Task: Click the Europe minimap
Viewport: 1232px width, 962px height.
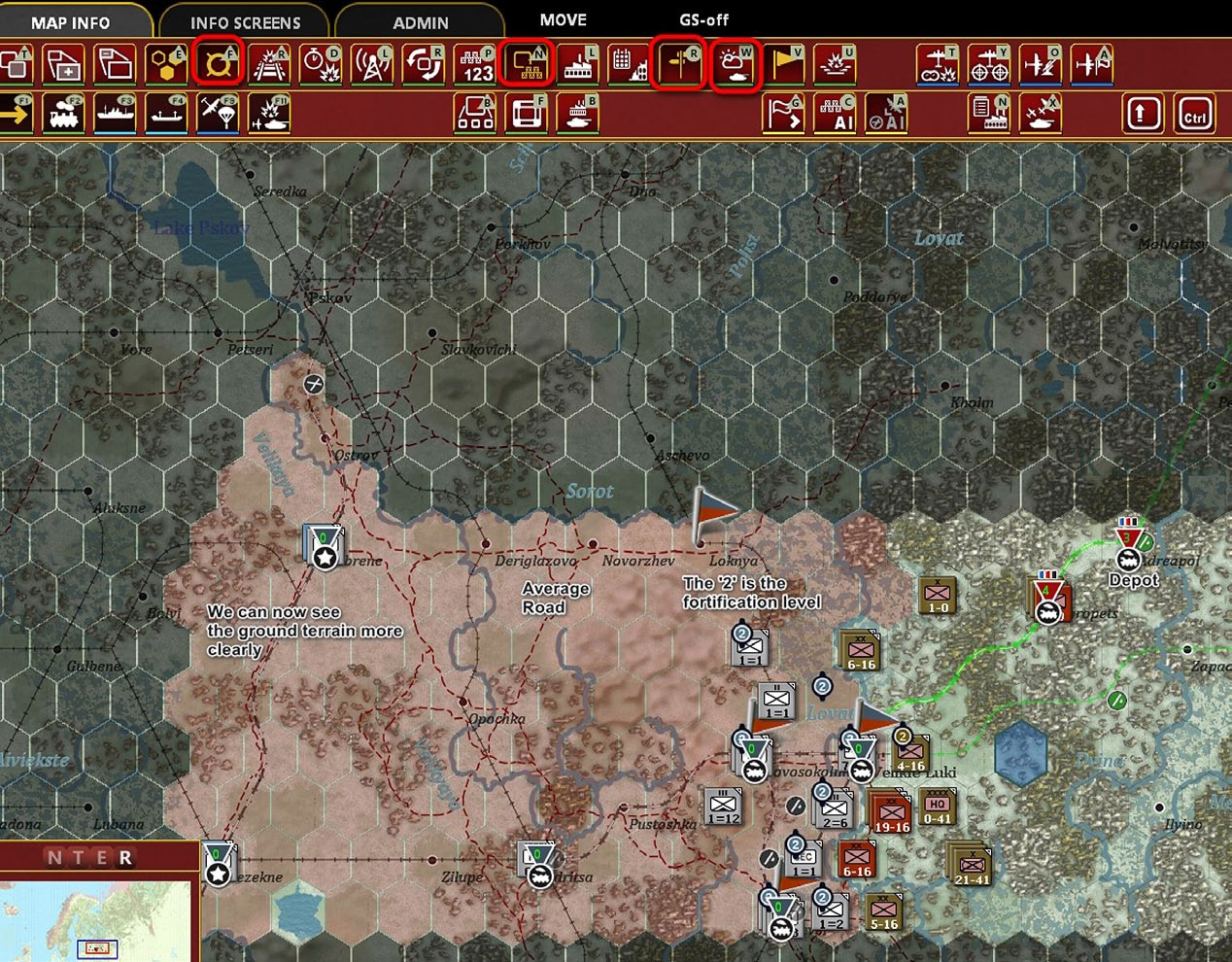Action: 97,918
